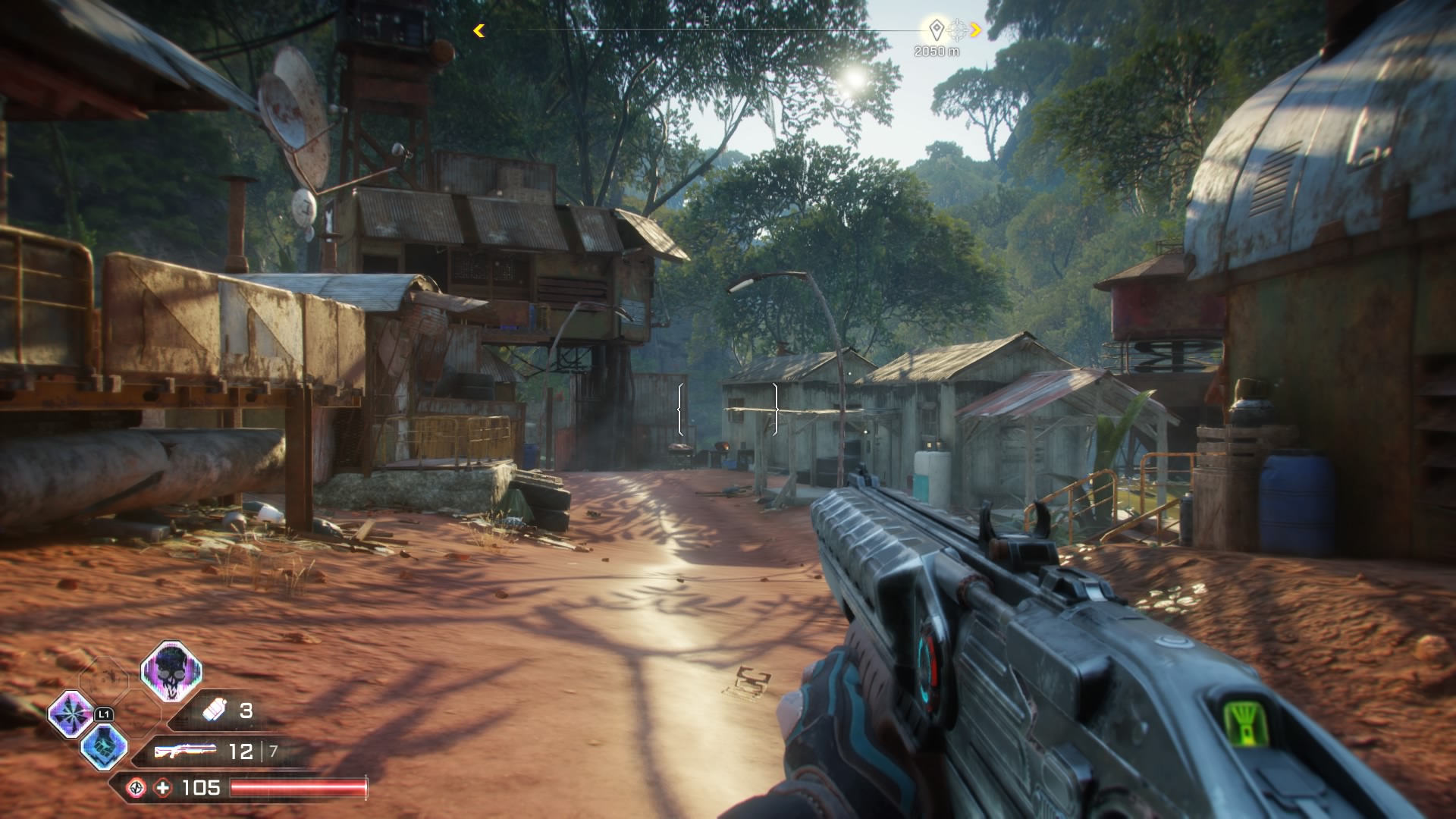The width and height of the screenshot is (1456, 819).
Task: Click the yellow right compass arrow
Action: click(x=976, y=30)
